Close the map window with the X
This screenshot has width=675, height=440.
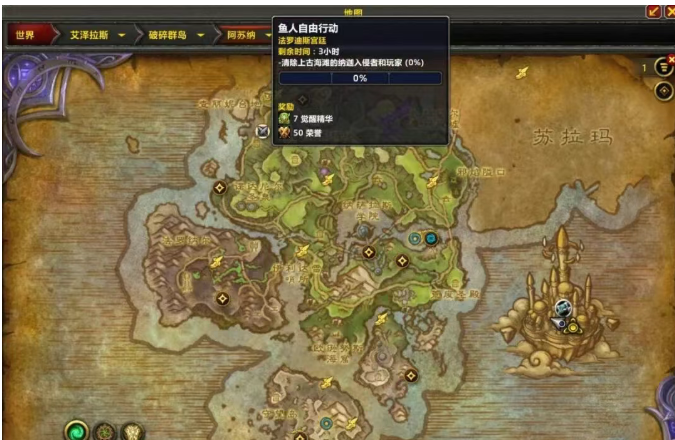pos(668,10)
